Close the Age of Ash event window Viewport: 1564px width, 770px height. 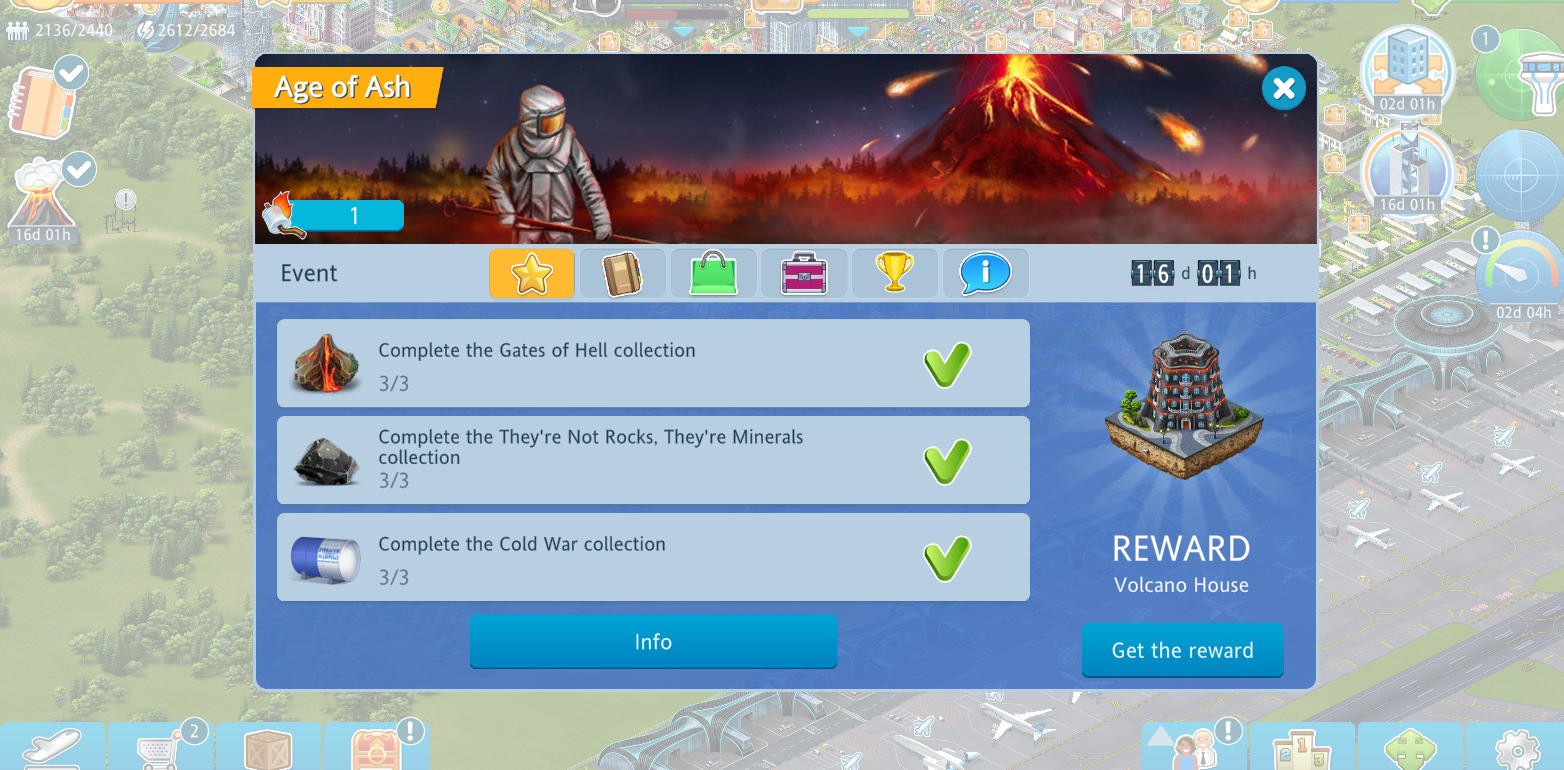pyautogui.click(x=1283, y=89)
